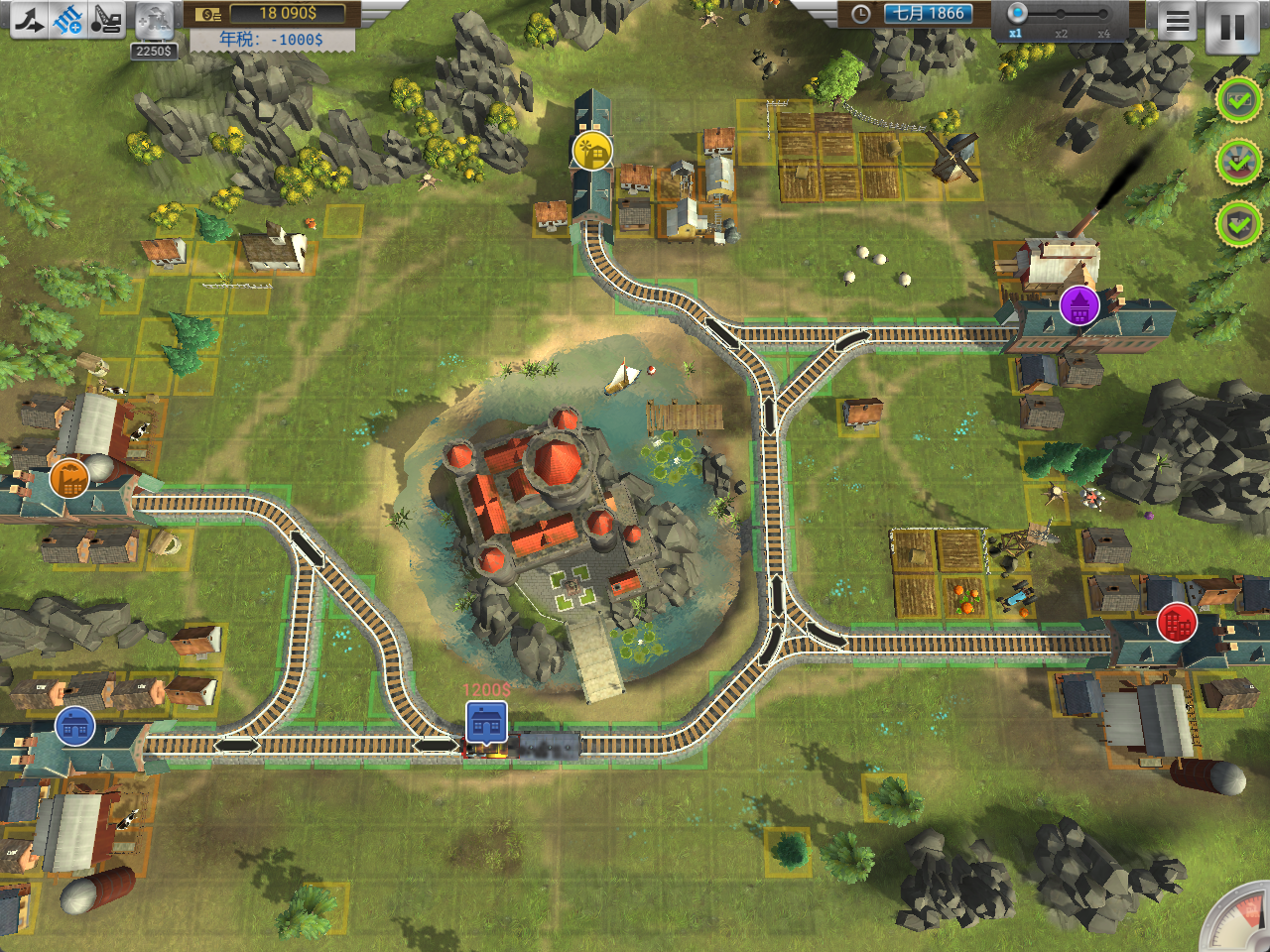Open the hamburger menu
1270x952 pixels.
pyautogui.click(x=1178, y=22)
